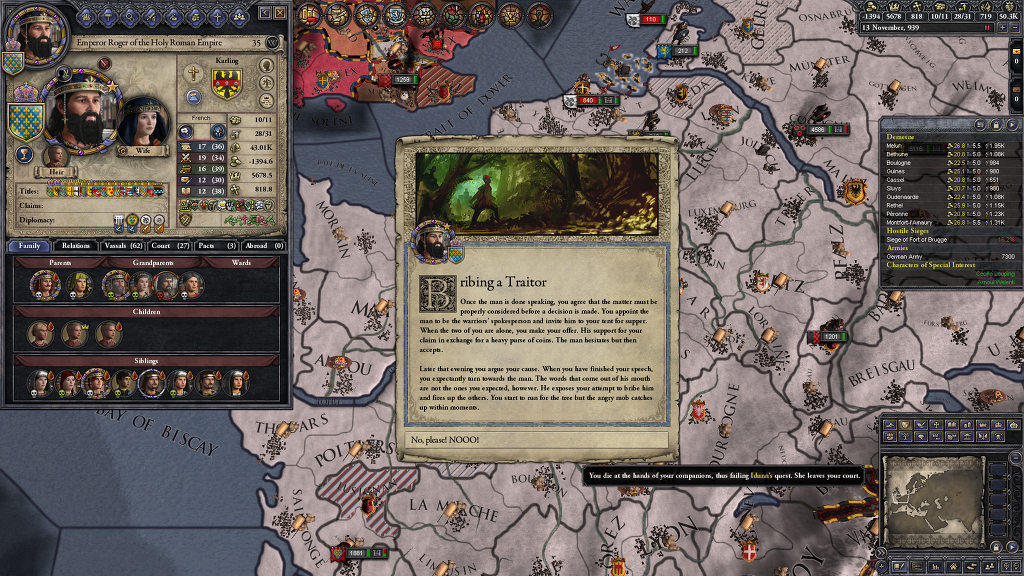Select the Family tab

point(30,245)
